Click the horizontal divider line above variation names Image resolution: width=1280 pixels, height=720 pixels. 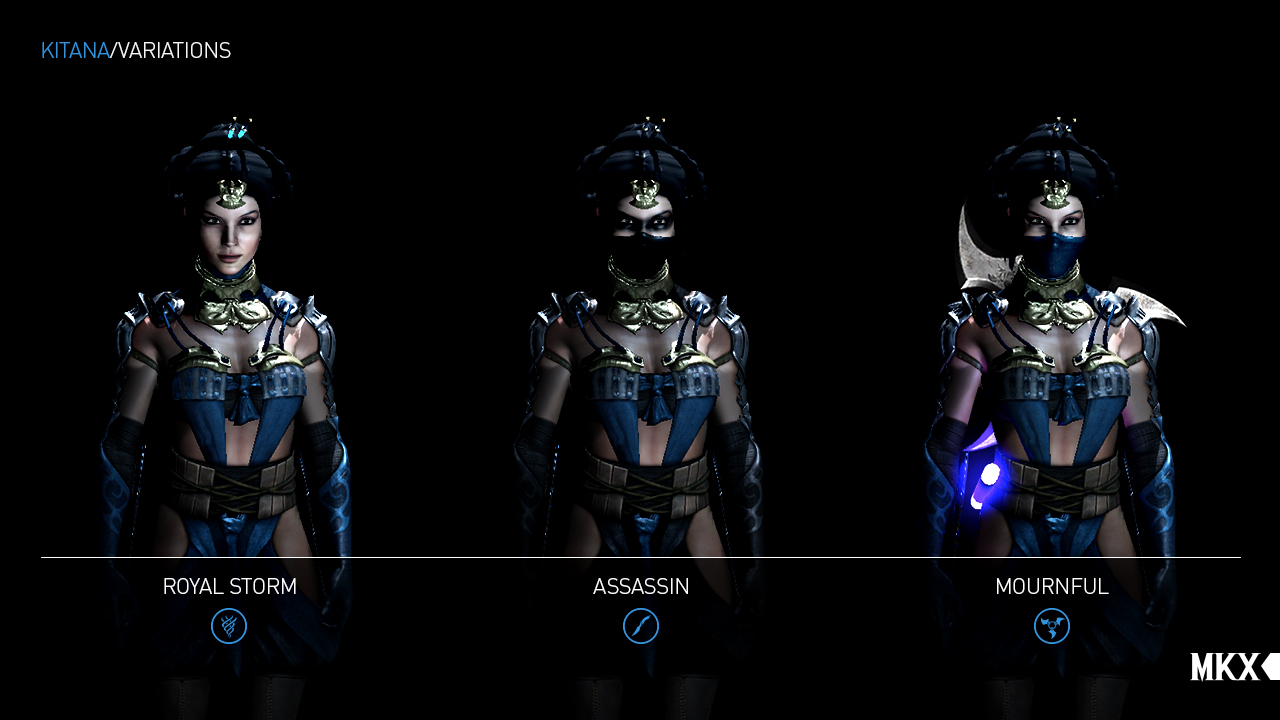(x=640, y=557)
